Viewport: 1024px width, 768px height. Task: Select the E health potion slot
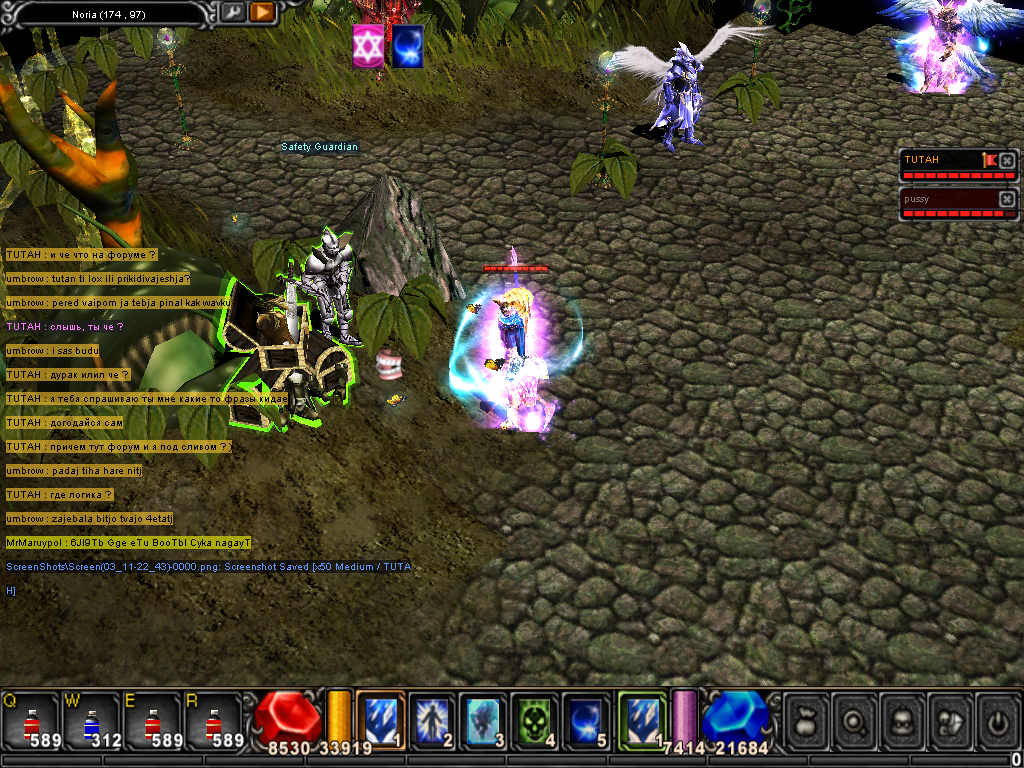pyautogui.click(x=153, y=720)
